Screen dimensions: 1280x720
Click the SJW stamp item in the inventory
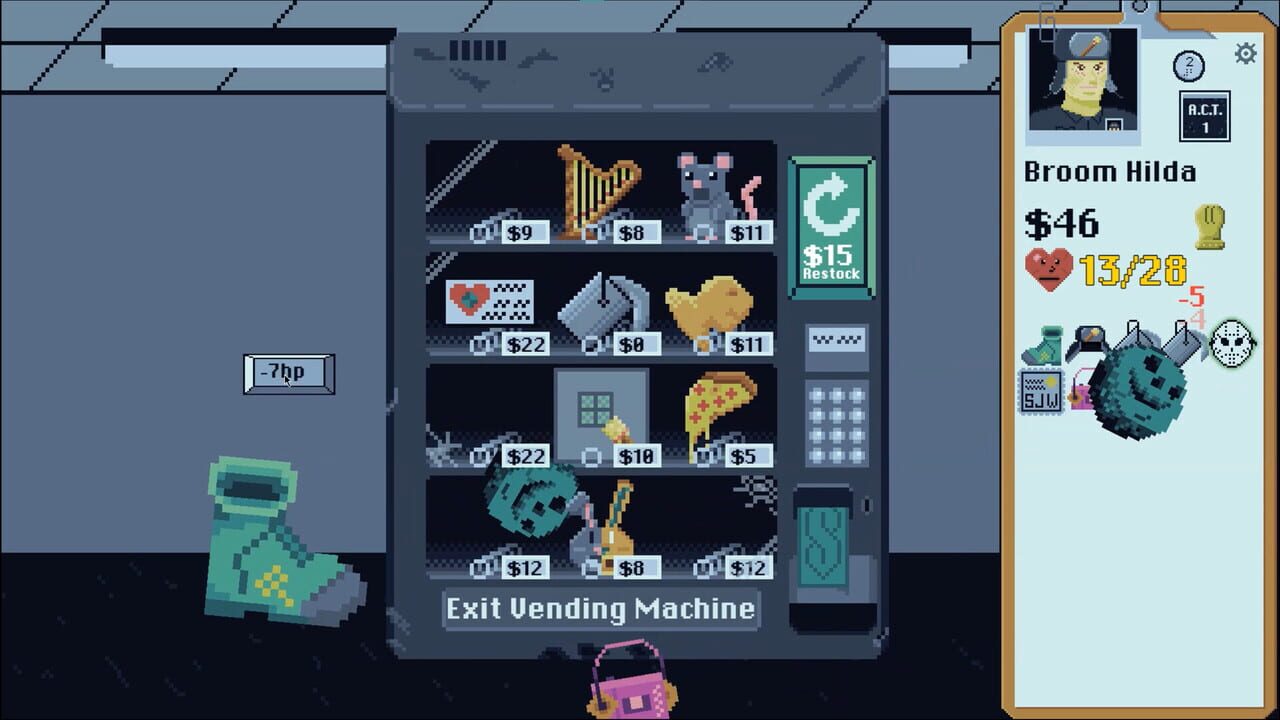coord(1041,392)
